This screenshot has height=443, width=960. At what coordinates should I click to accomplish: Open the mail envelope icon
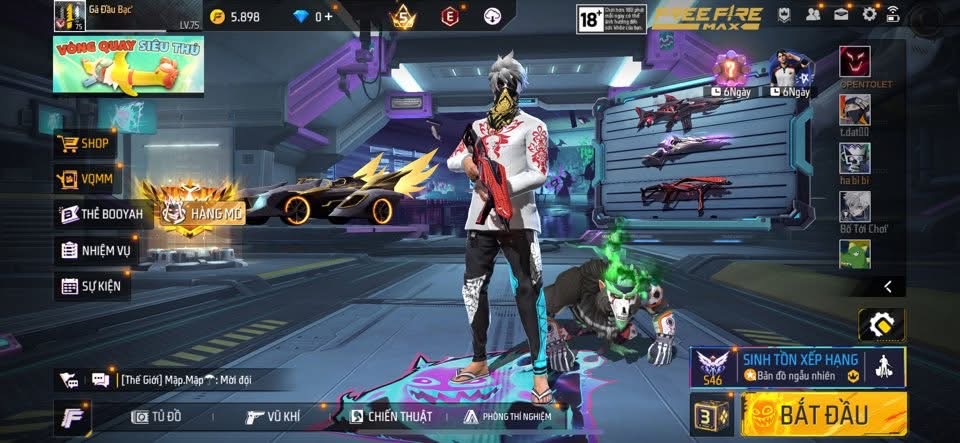[x=842, y=14]
